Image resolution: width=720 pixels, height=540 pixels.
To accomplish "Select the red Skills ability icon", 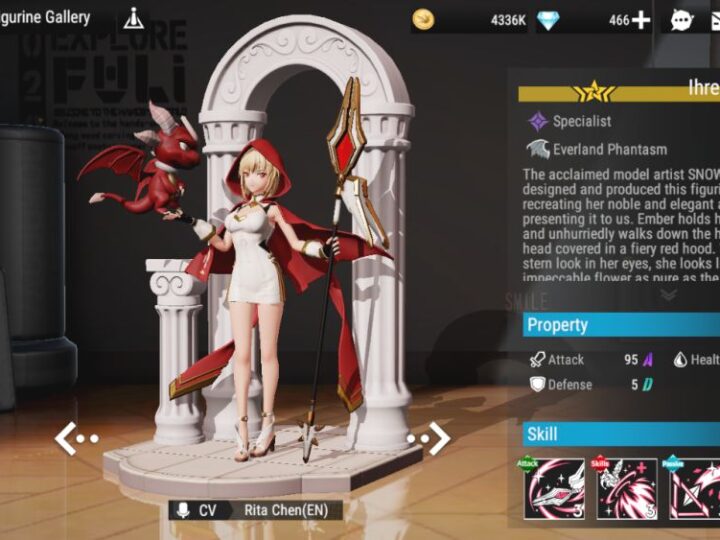I will [627, 488].
